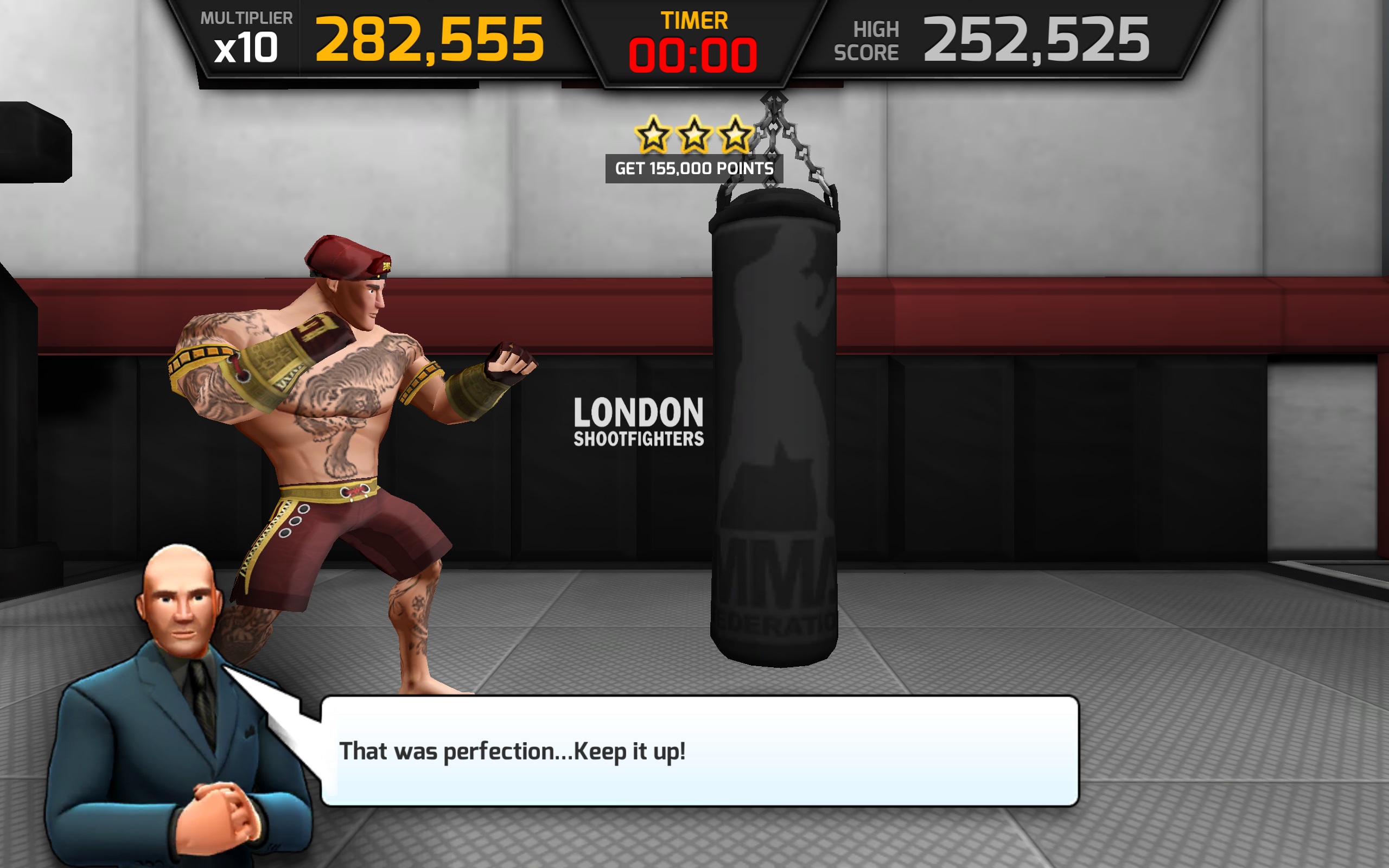Dismiss the coach's "That was perfection" dialogue box
The height and width of the screenshot is (868, 1389).
699,750
